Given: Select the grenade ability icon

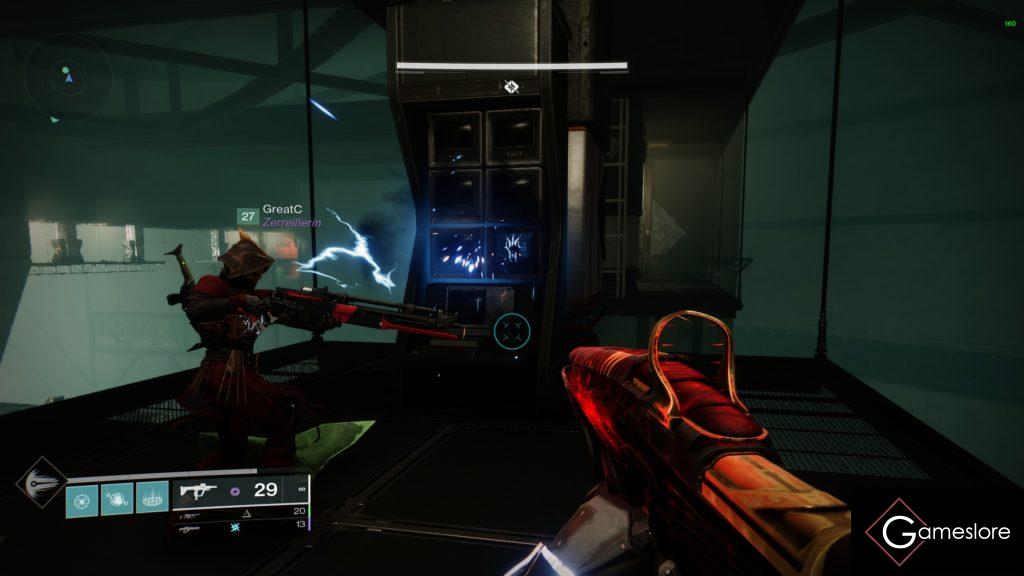Looking at the screenshot, I should pyautogui.click(x=82, y=499).
